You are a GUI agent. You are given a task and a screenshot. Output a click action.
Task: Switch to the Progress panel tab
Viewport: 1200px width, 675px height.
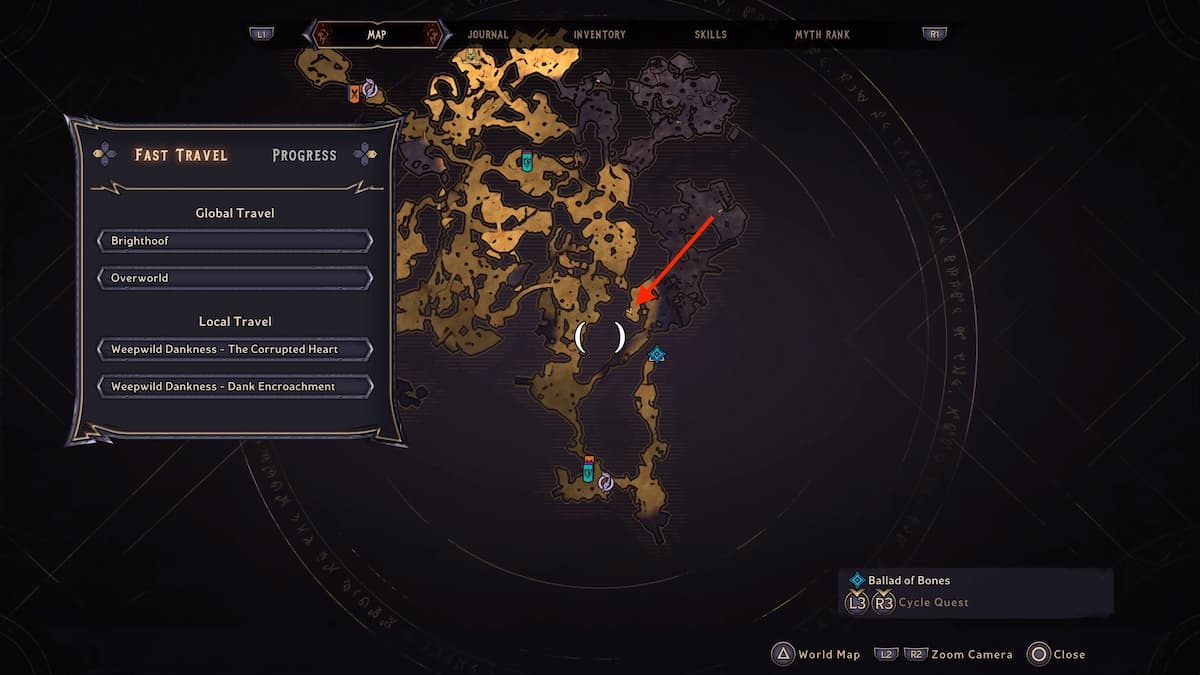(x=304, y=155)
